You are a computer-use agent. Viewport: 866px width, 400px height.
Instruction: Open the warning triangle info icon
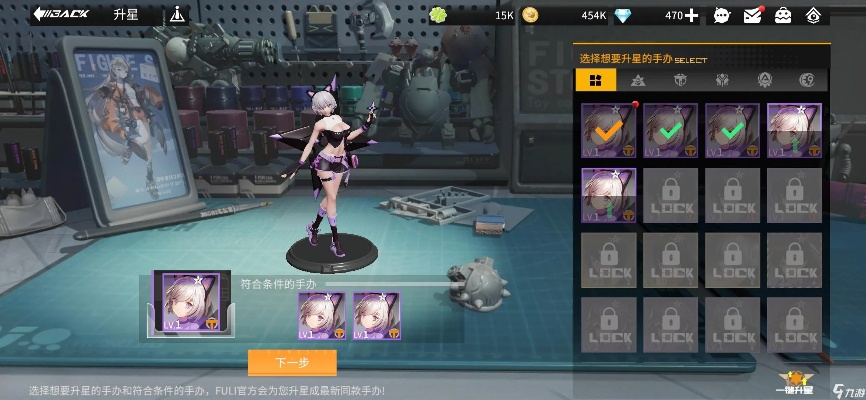click(x=178, y=14)
